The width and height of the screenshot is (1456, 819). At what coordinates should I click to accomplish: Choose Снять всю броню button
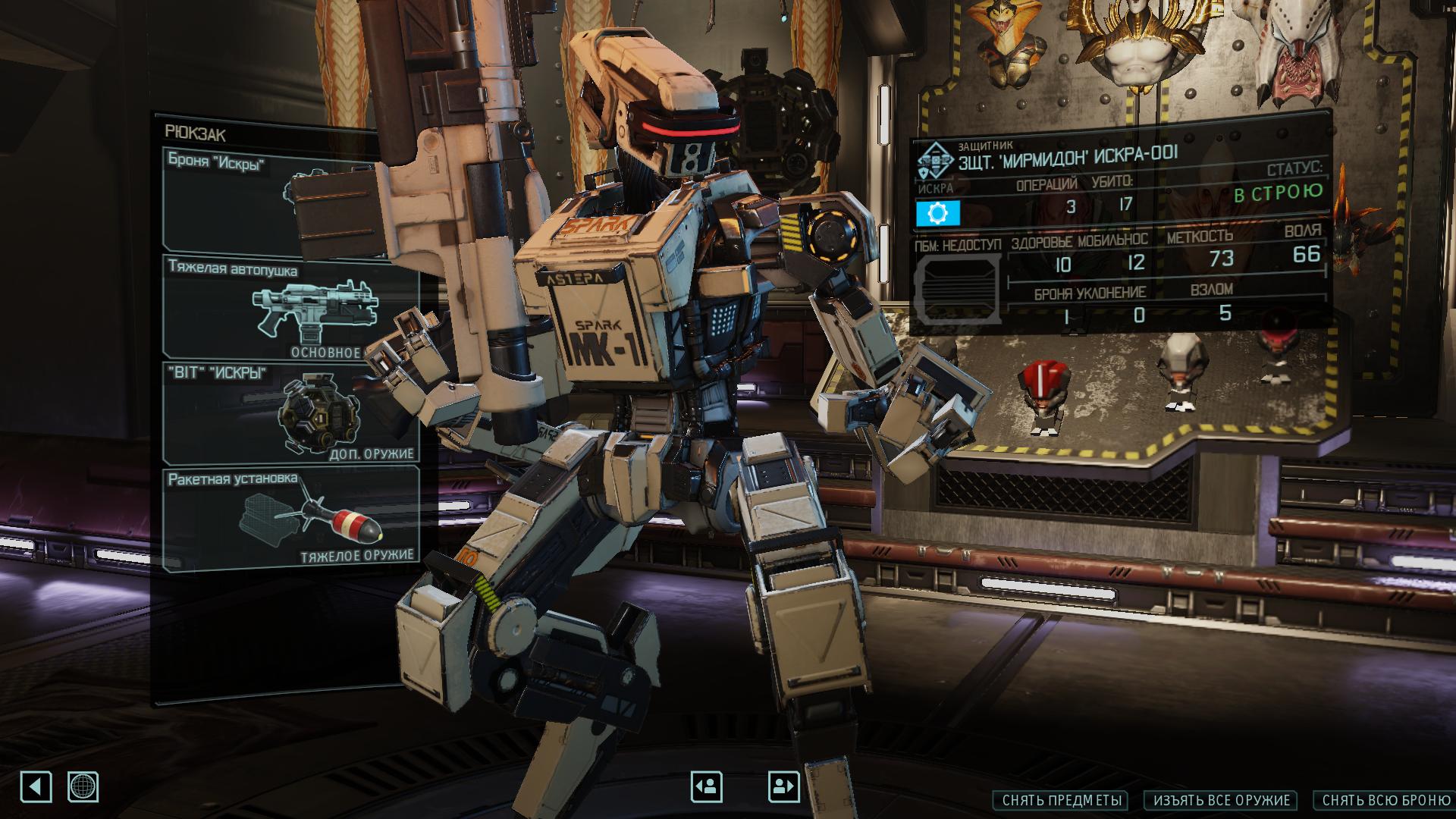[x=1385, y=801]
